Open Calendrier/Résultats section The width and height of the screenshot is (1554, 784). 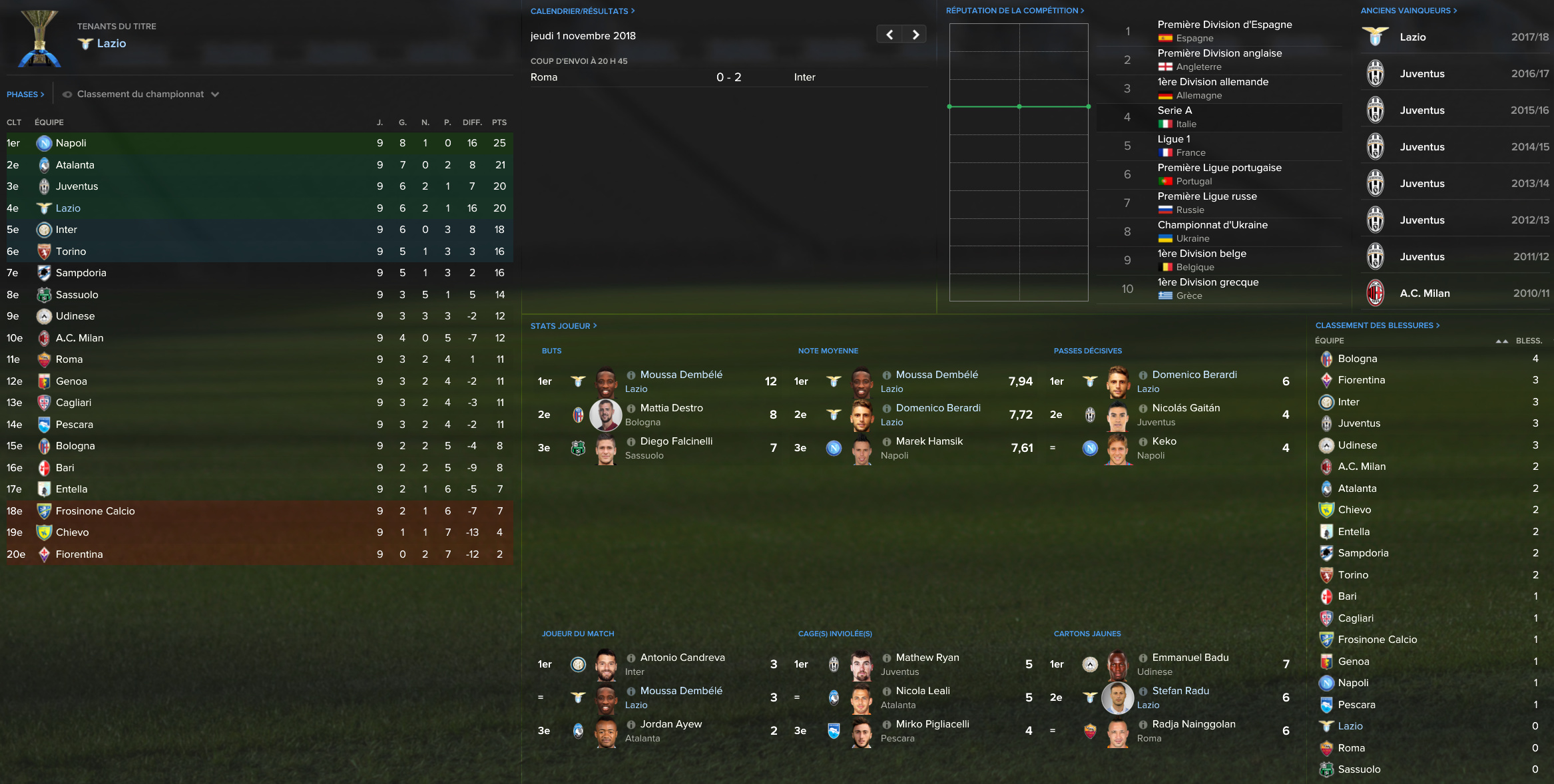coord(582,11)
